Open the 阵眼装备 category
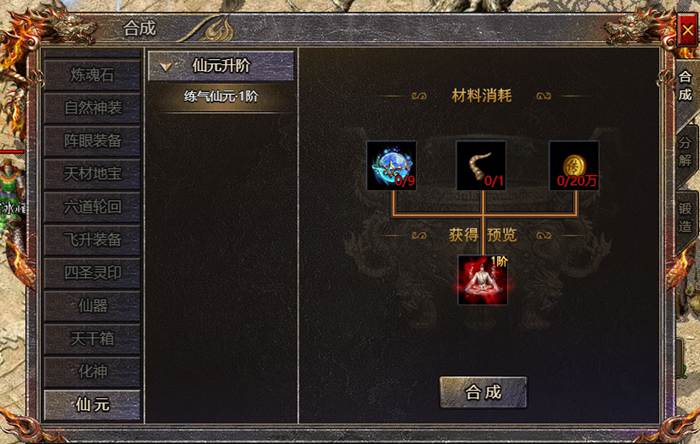 (x=93, y=140)
